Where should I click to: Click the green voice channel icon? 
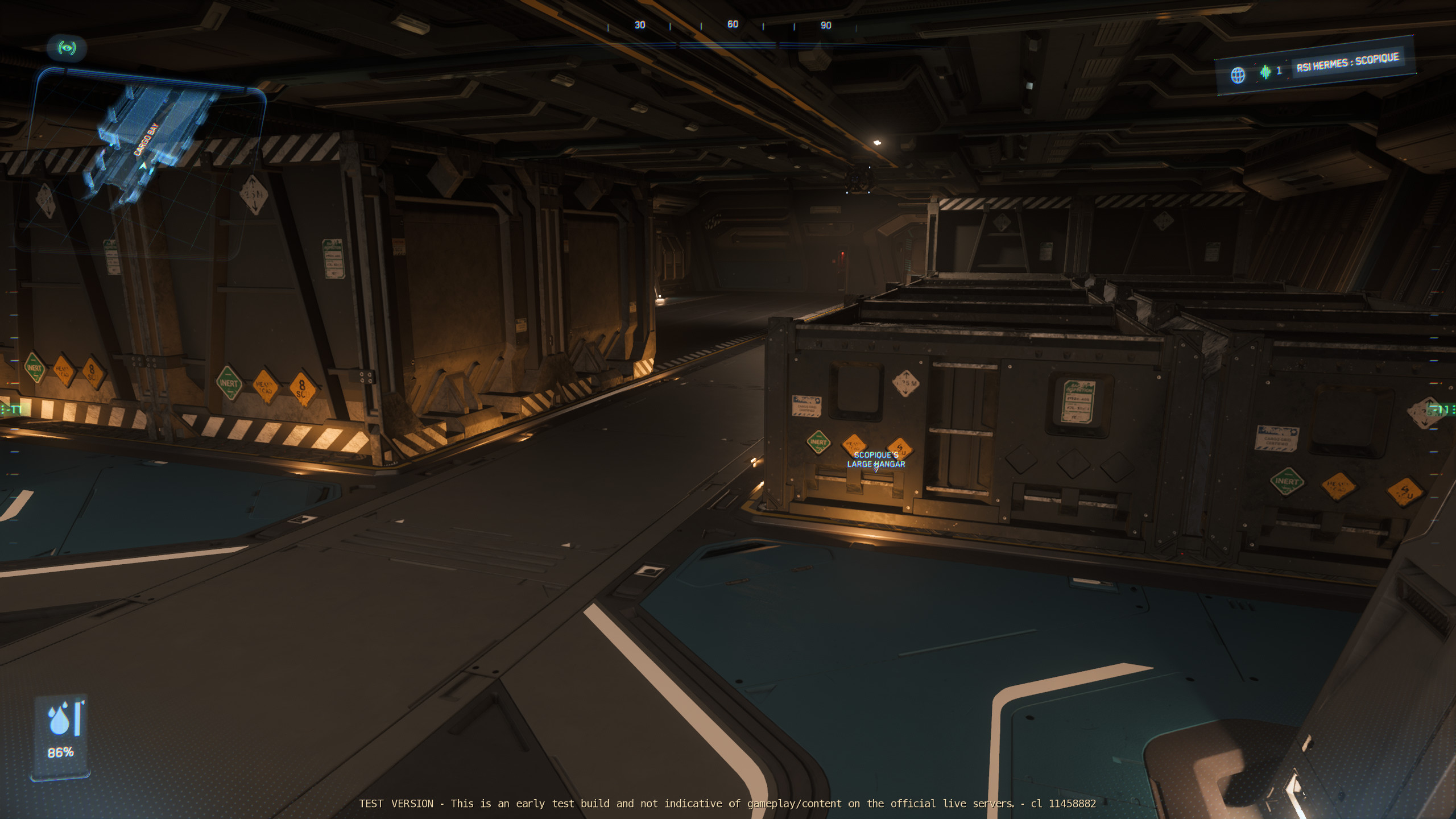click(x=1265, y=72)
